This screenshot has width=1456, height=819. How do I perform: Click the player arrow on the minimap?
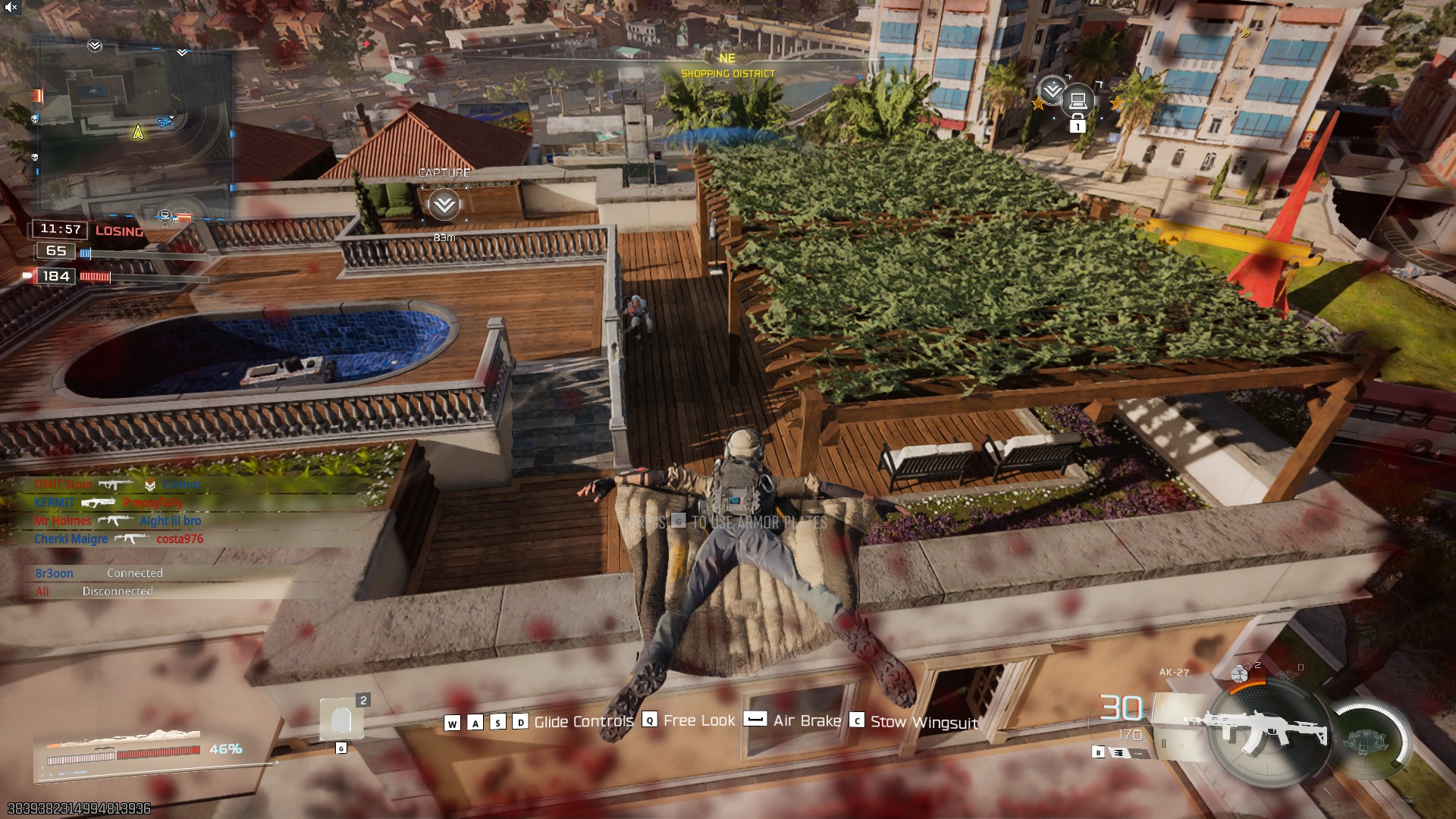pos(137,131)
